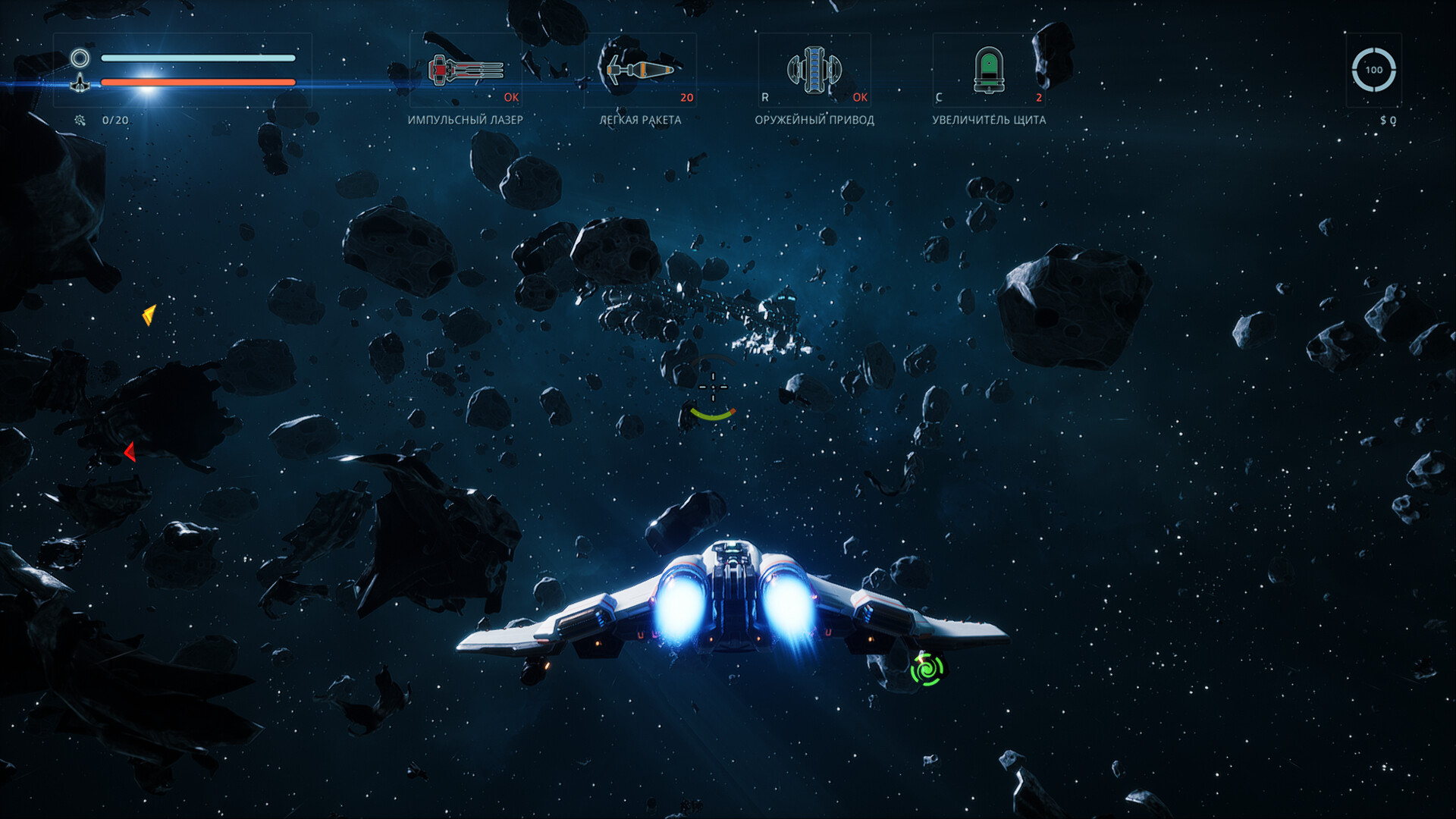
Task: Select the yellow offscreen target arrow
Action: click(149, 314)
